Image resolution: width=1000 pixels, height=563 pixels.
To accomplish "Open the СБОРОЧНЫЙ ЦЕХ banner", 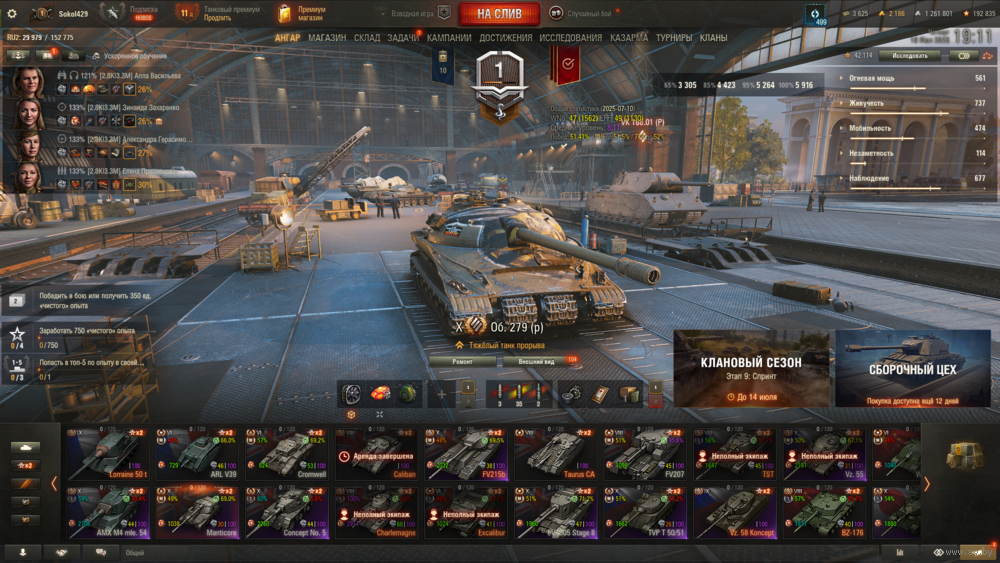I will (912, 369).
